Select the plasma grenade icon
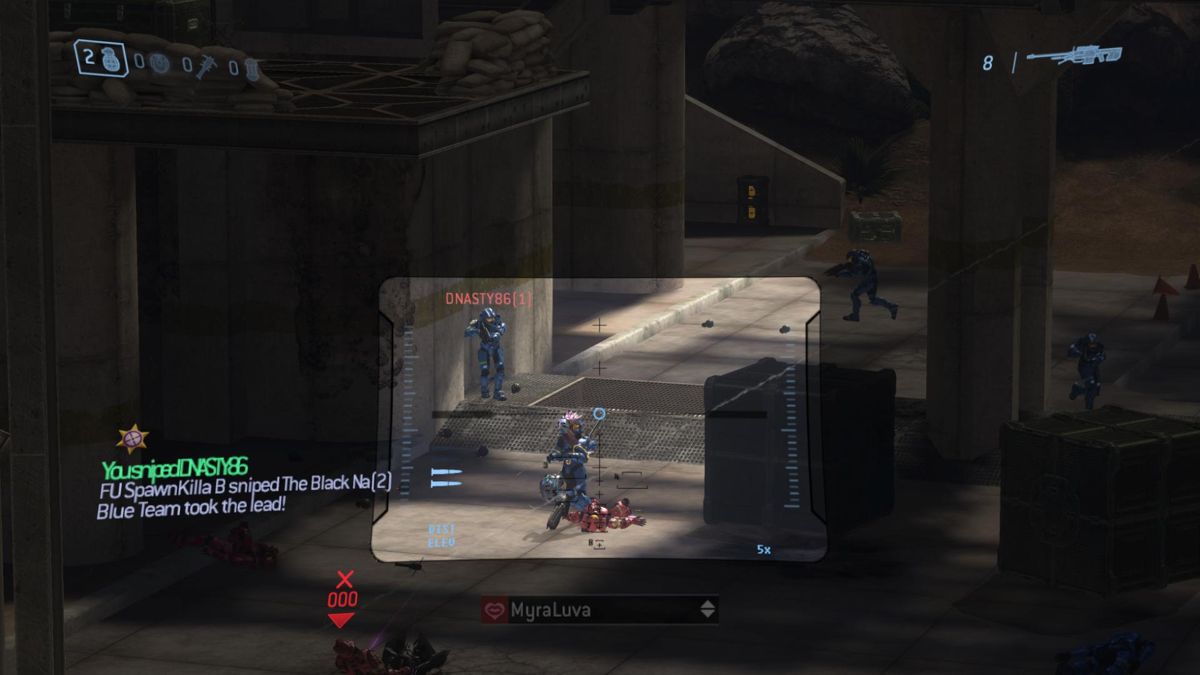The height and width of the screenshot is (675, 1200). click(x=159, y=64)
